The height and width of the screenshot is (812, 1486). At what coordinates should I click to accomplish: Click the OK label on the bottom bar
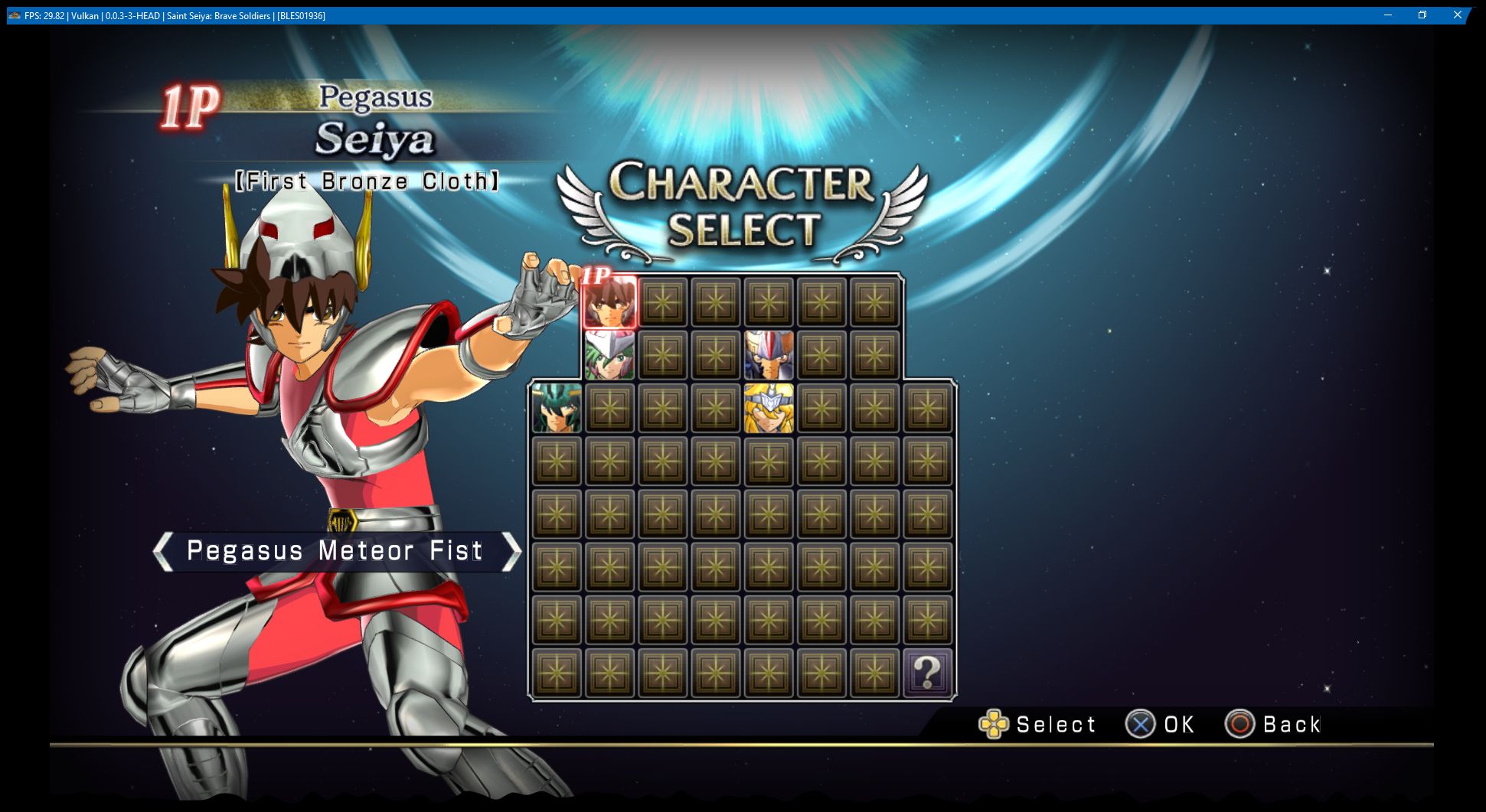[x=1178, y=724]
